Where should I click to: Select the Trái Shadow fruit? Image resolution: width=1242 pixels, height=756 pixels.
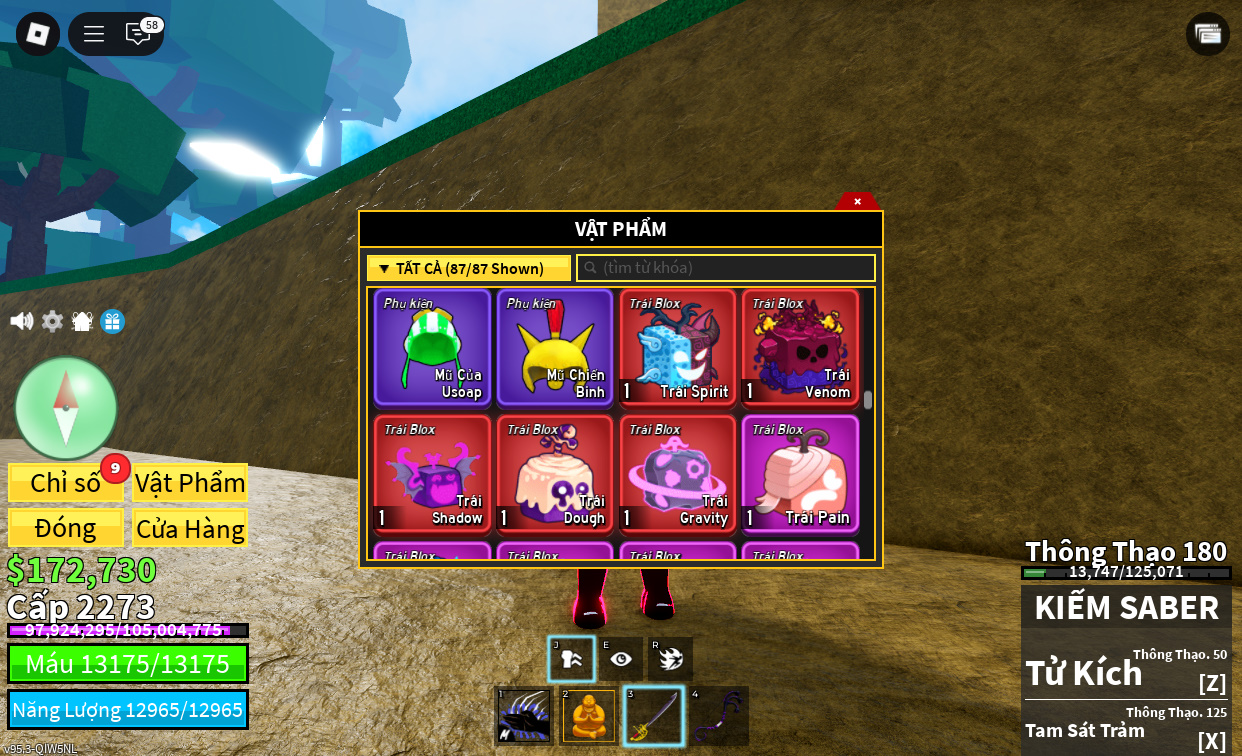[433, 473]
